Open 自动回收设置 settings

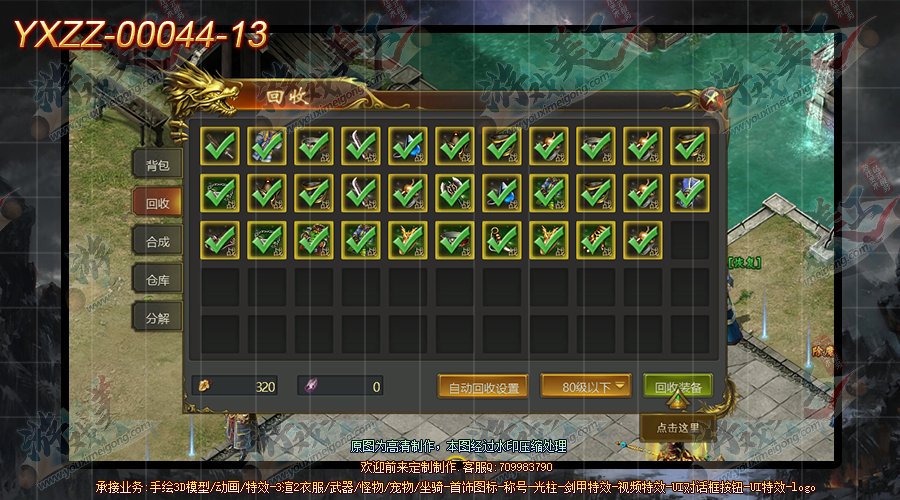coord(483,387)
